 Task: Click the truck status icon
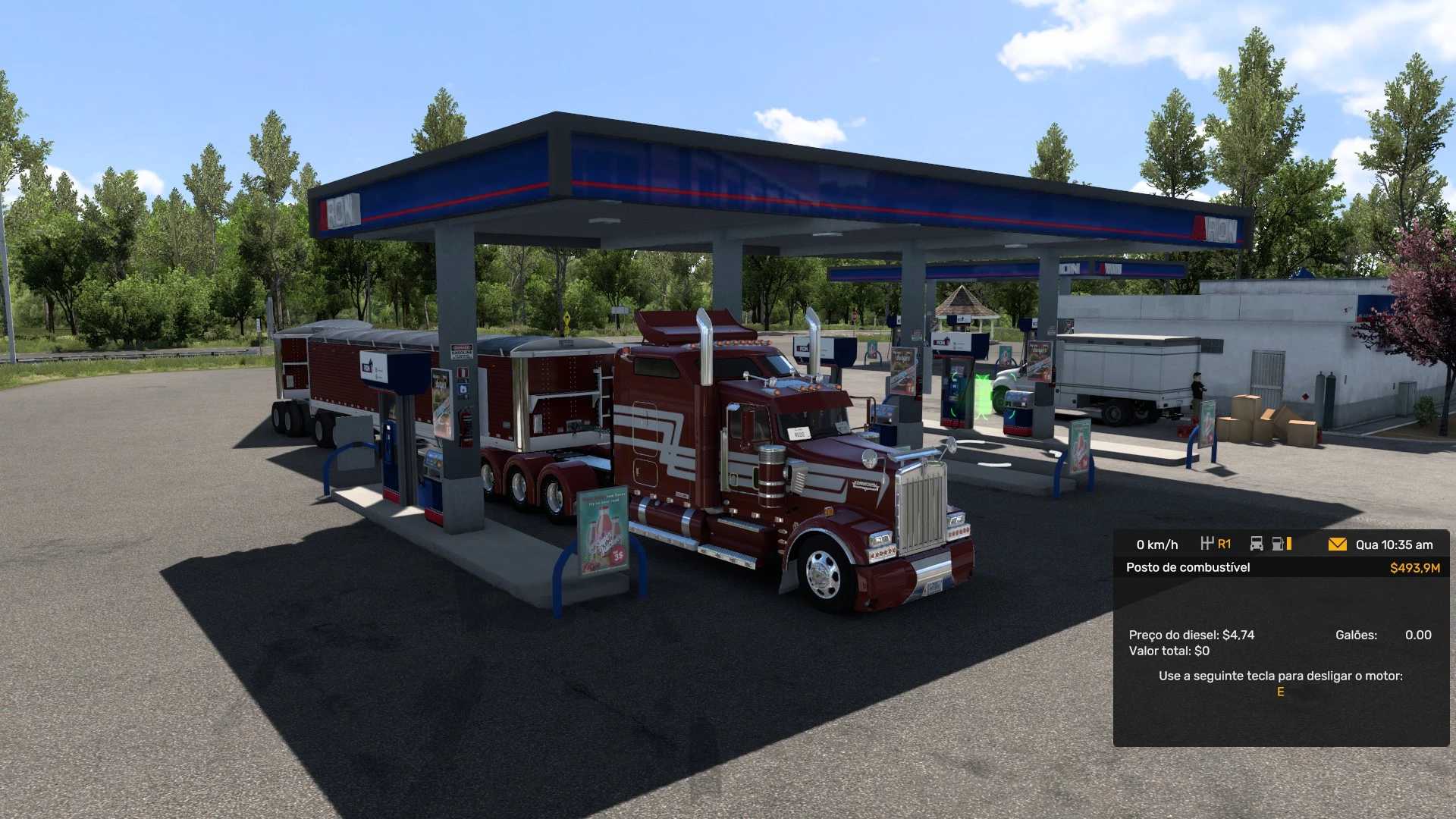pos(1257,544)
